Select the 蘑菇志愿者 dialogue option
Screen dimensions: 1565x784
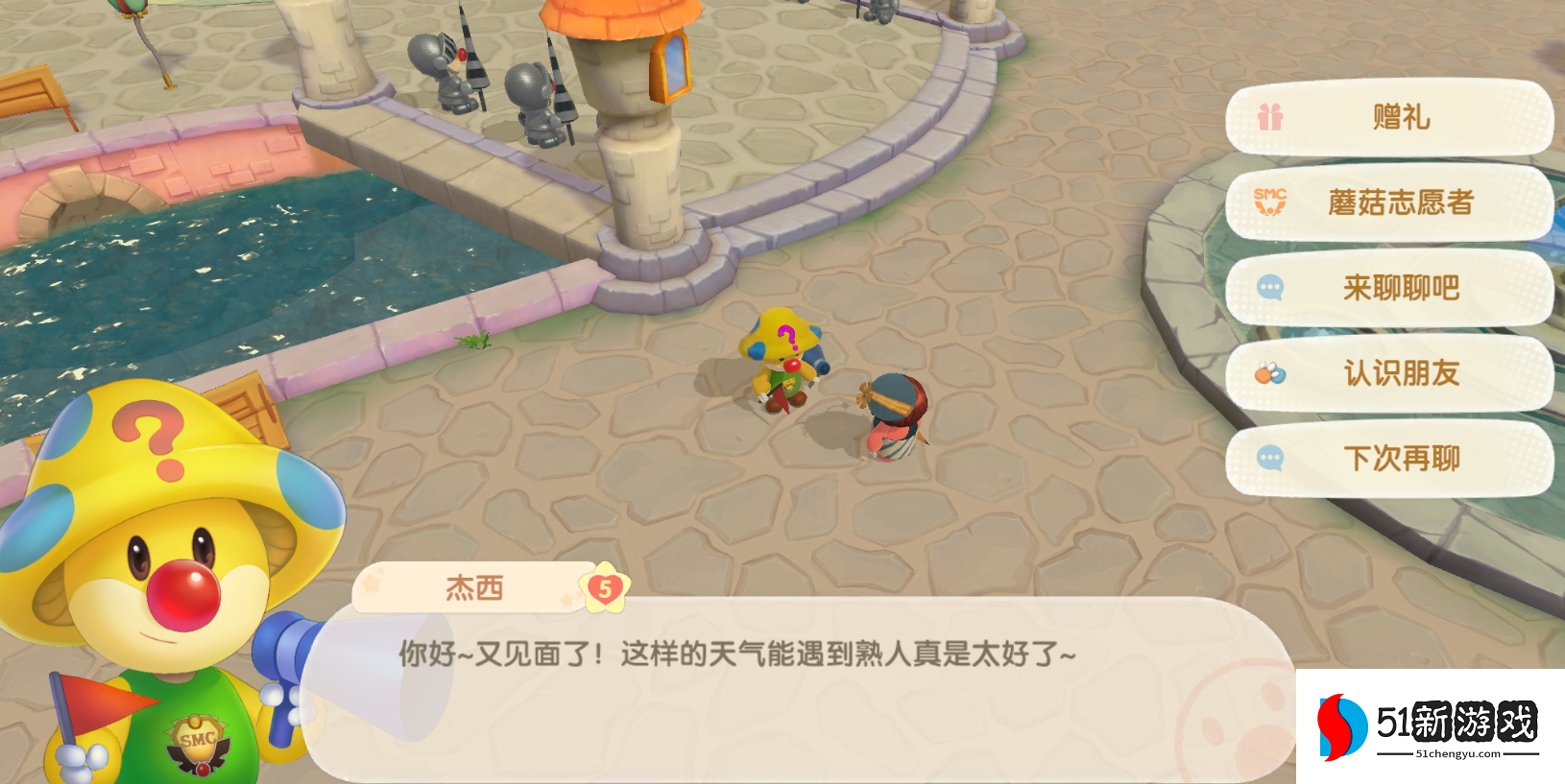point(1398,202)
